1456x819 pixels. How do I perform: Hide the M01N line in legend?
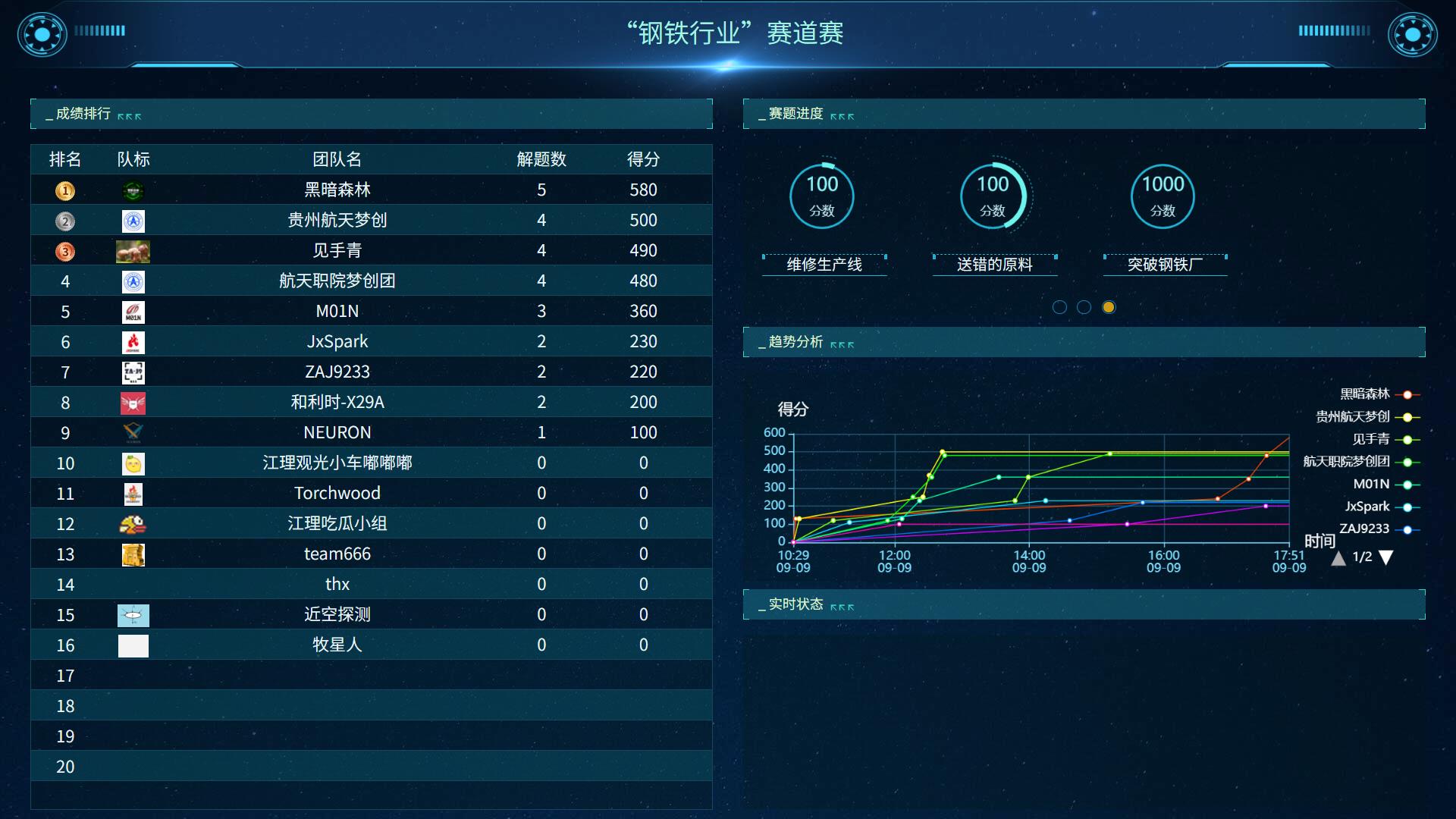pos(1373,485)
